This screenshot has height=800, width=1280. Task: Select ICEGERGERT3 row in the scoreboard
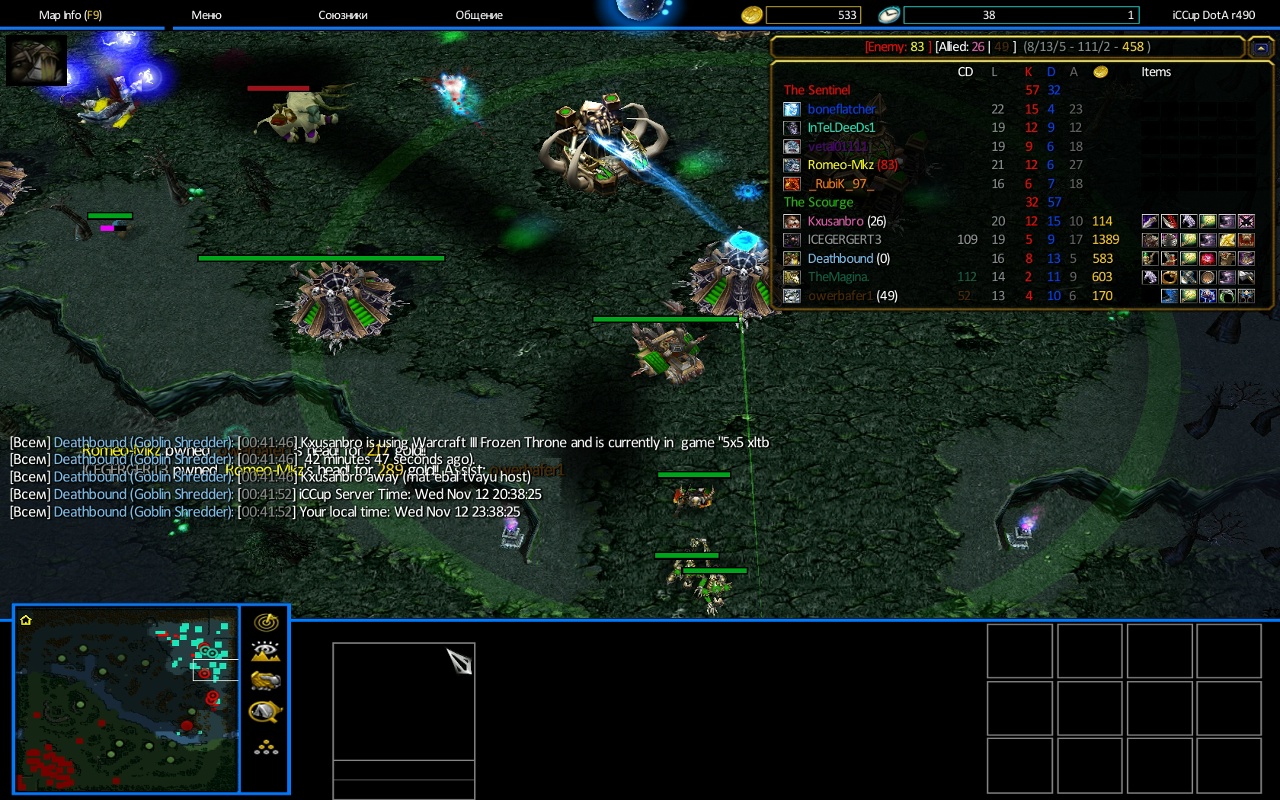pyautogui.click(x=844, y=240)
